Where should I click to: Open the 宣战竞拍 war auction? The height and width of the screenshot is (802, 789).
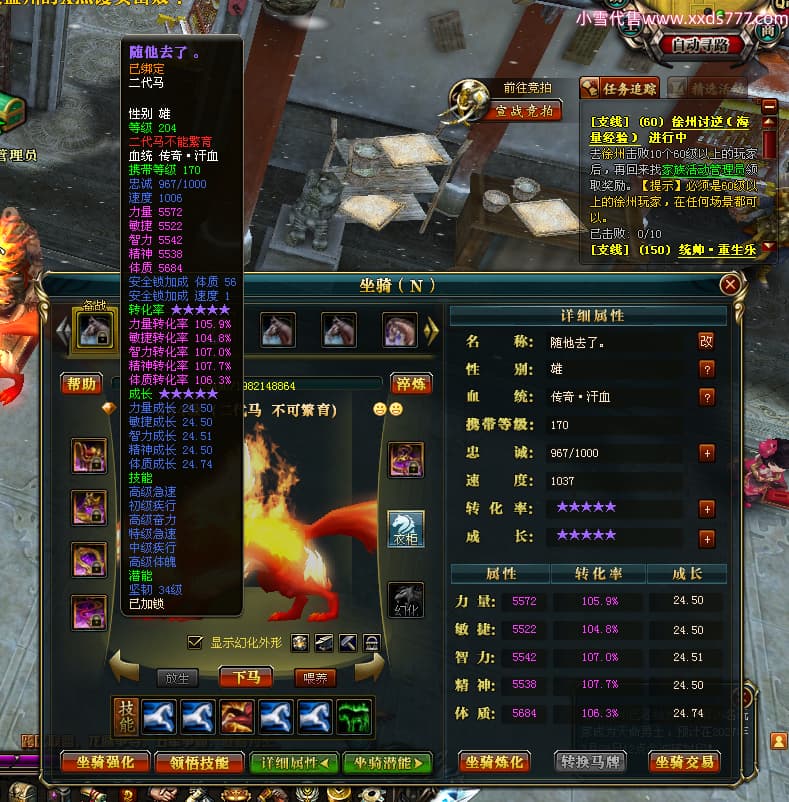[524, 111]
